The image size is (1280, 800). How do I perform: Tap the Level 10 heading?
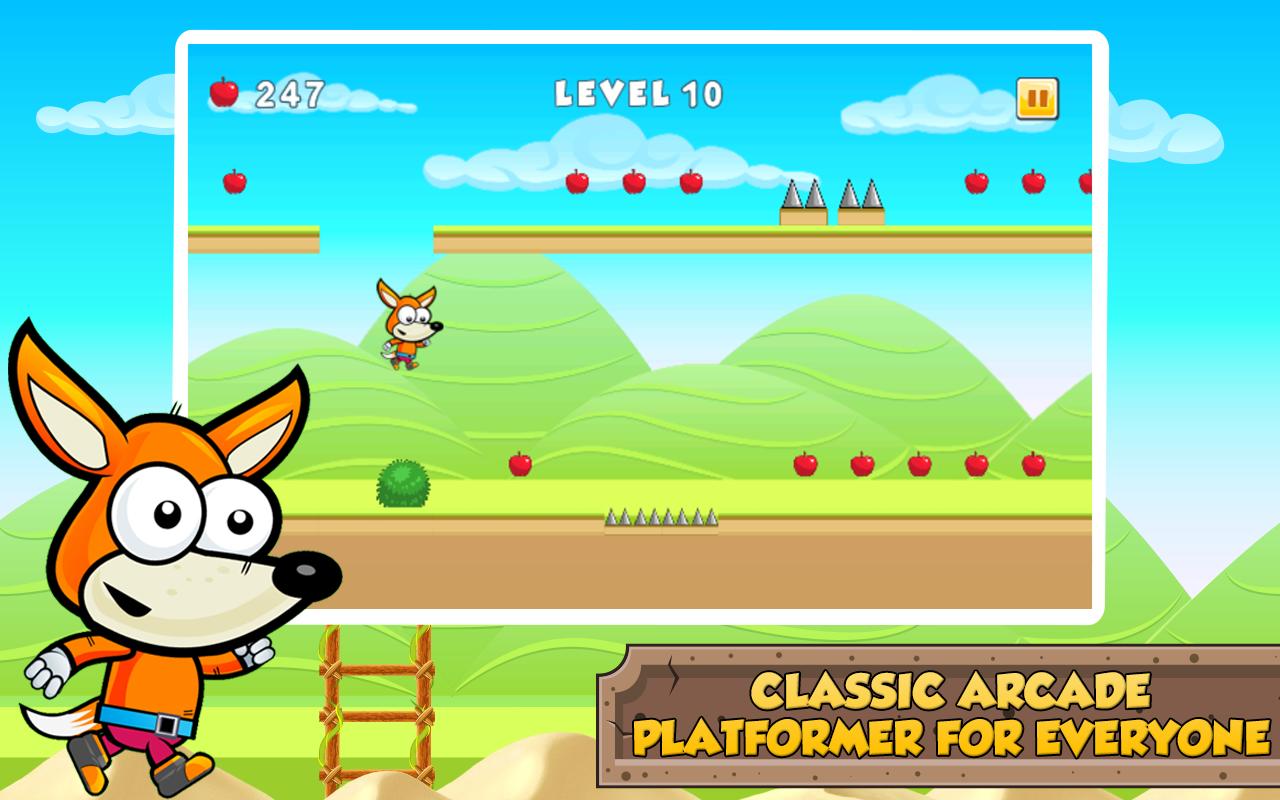point(640,91)
